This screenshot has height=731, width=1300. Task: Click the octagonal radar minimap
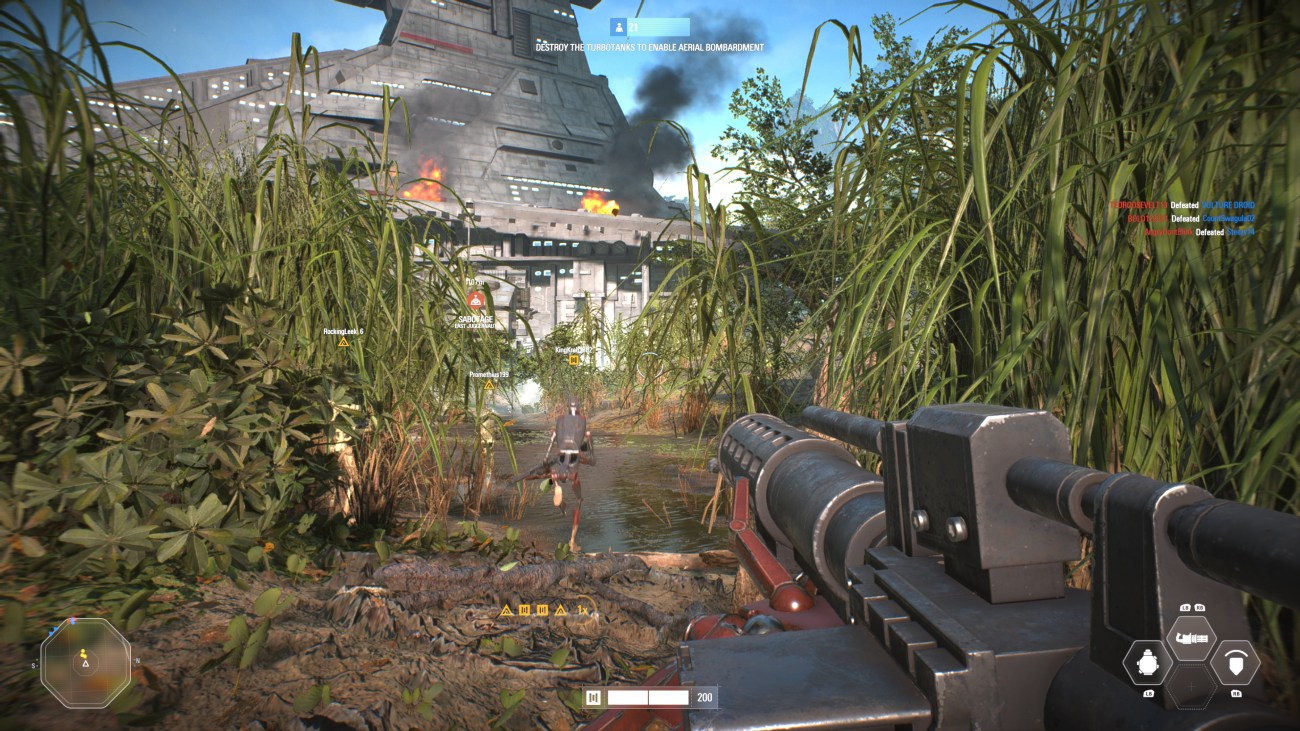coord(85,662)
